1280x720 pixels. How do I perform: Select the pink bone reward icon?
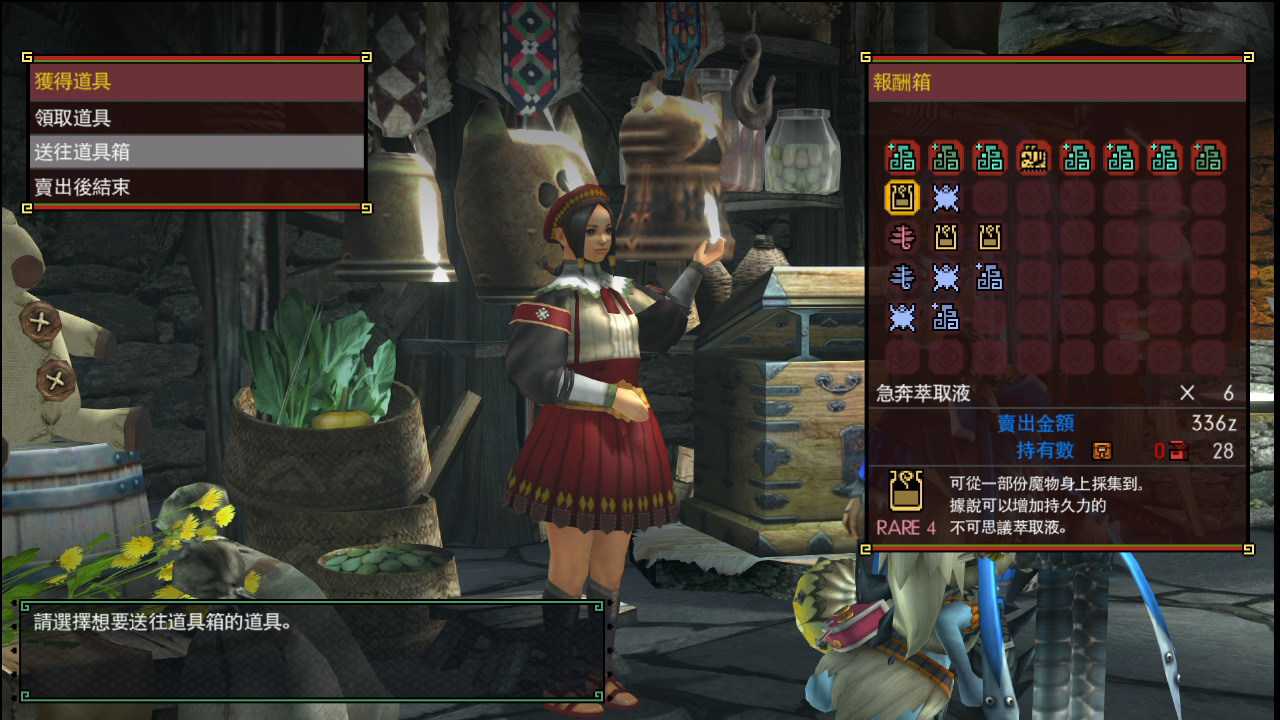[902, 237]
